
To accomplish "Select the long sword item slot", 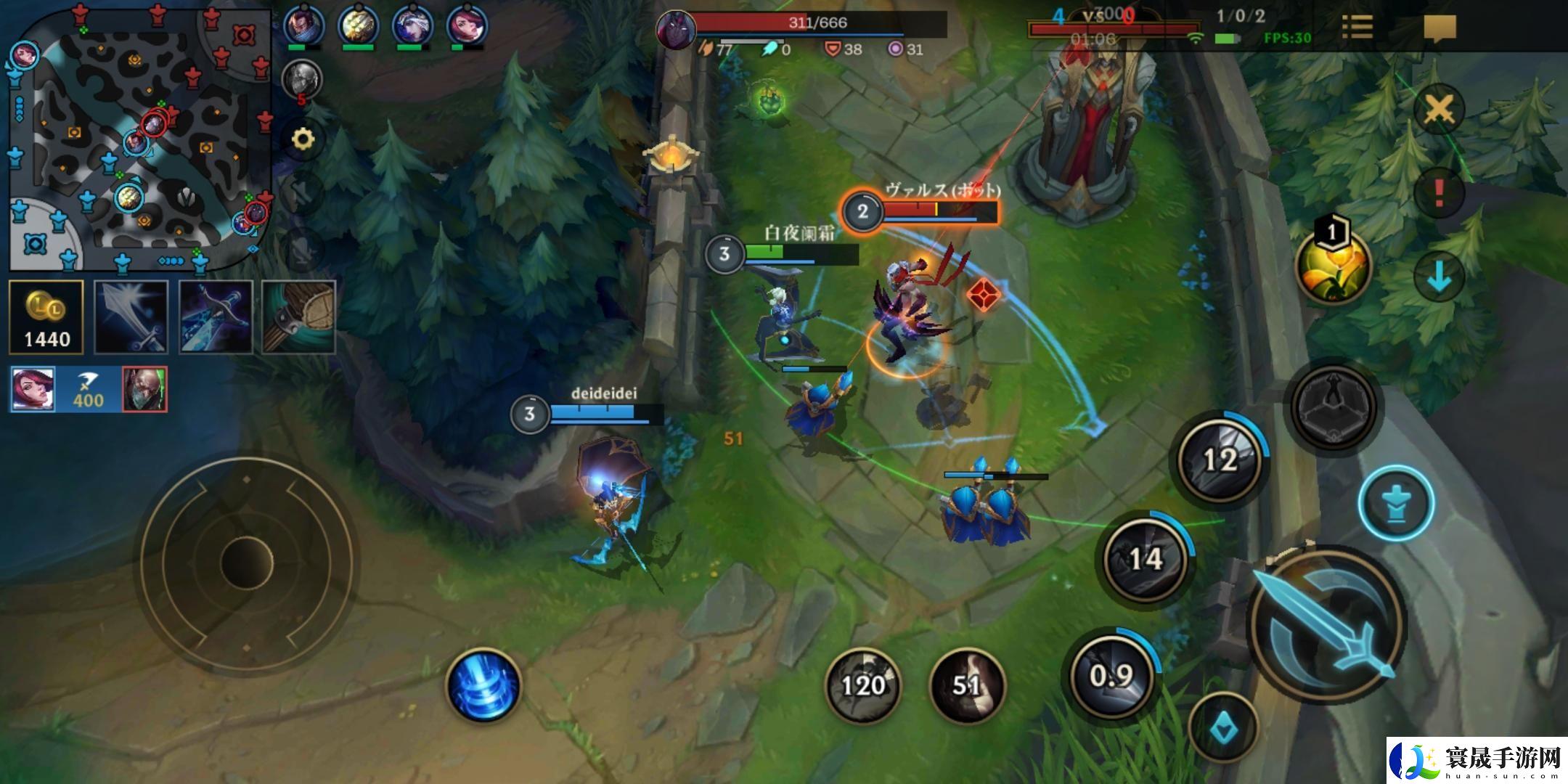I will (x=131, y=317).
